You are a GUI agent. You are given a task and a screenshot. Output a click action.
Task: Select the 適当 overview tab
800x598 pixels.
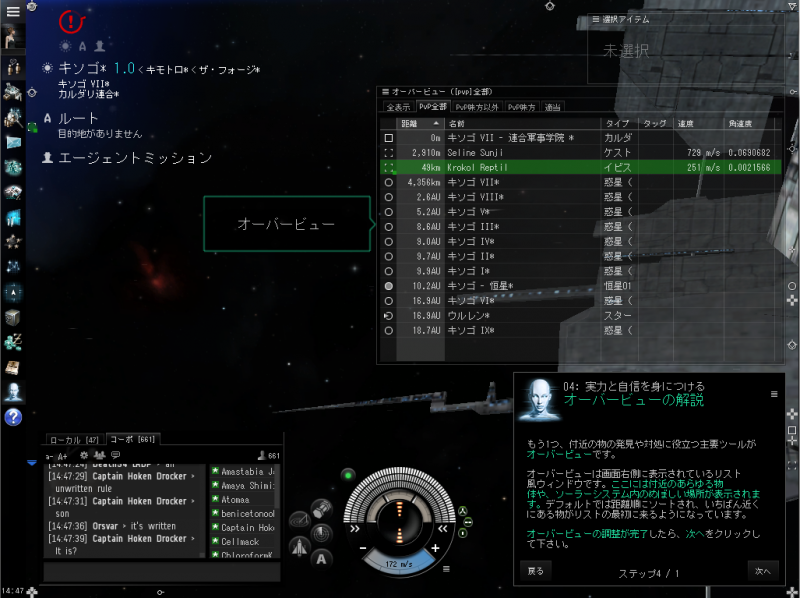(553, 106)
